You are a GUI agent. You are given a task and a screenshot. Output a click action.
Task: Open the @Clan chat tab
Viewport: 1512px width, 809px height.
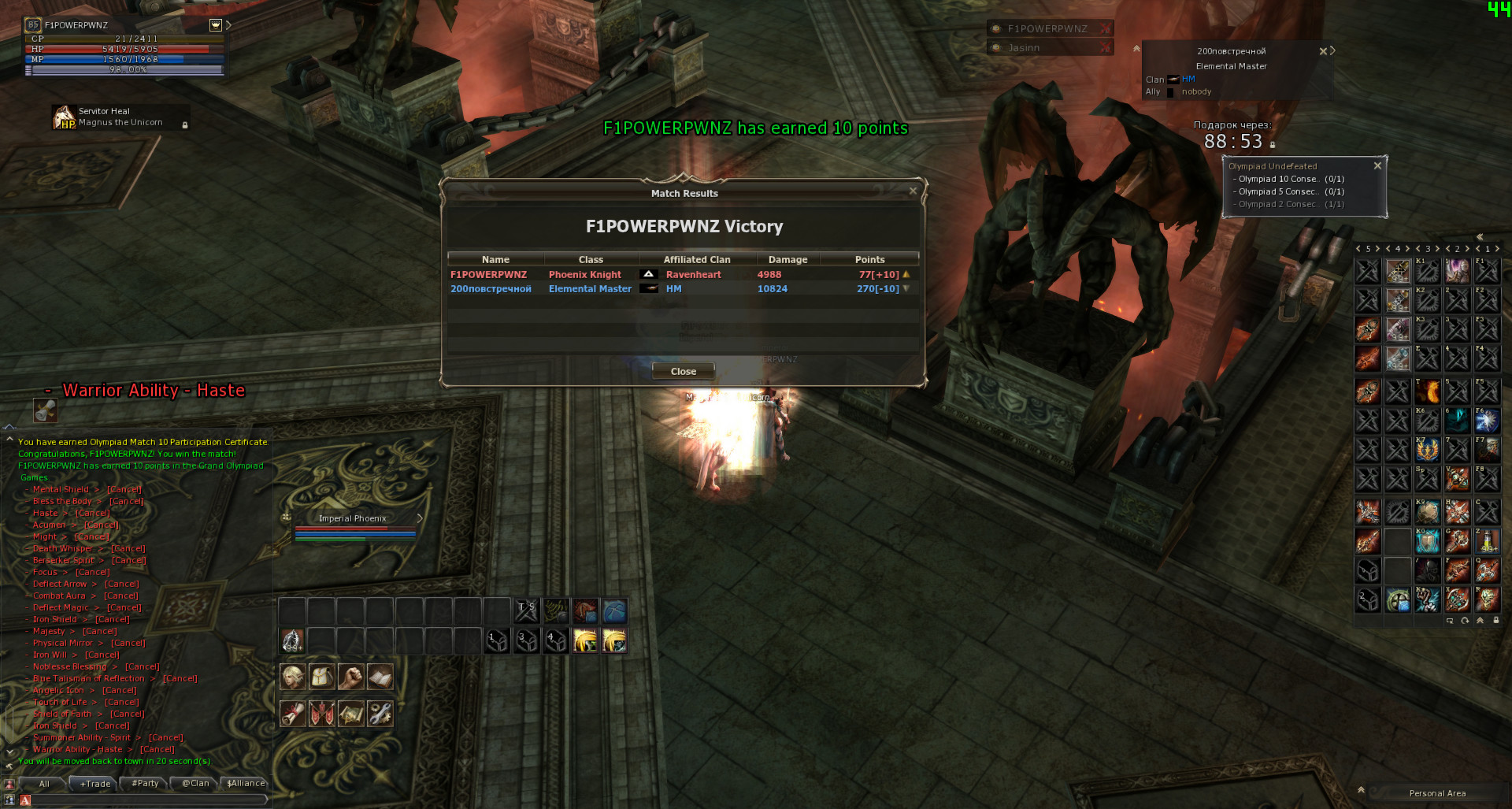click(194, 784)
